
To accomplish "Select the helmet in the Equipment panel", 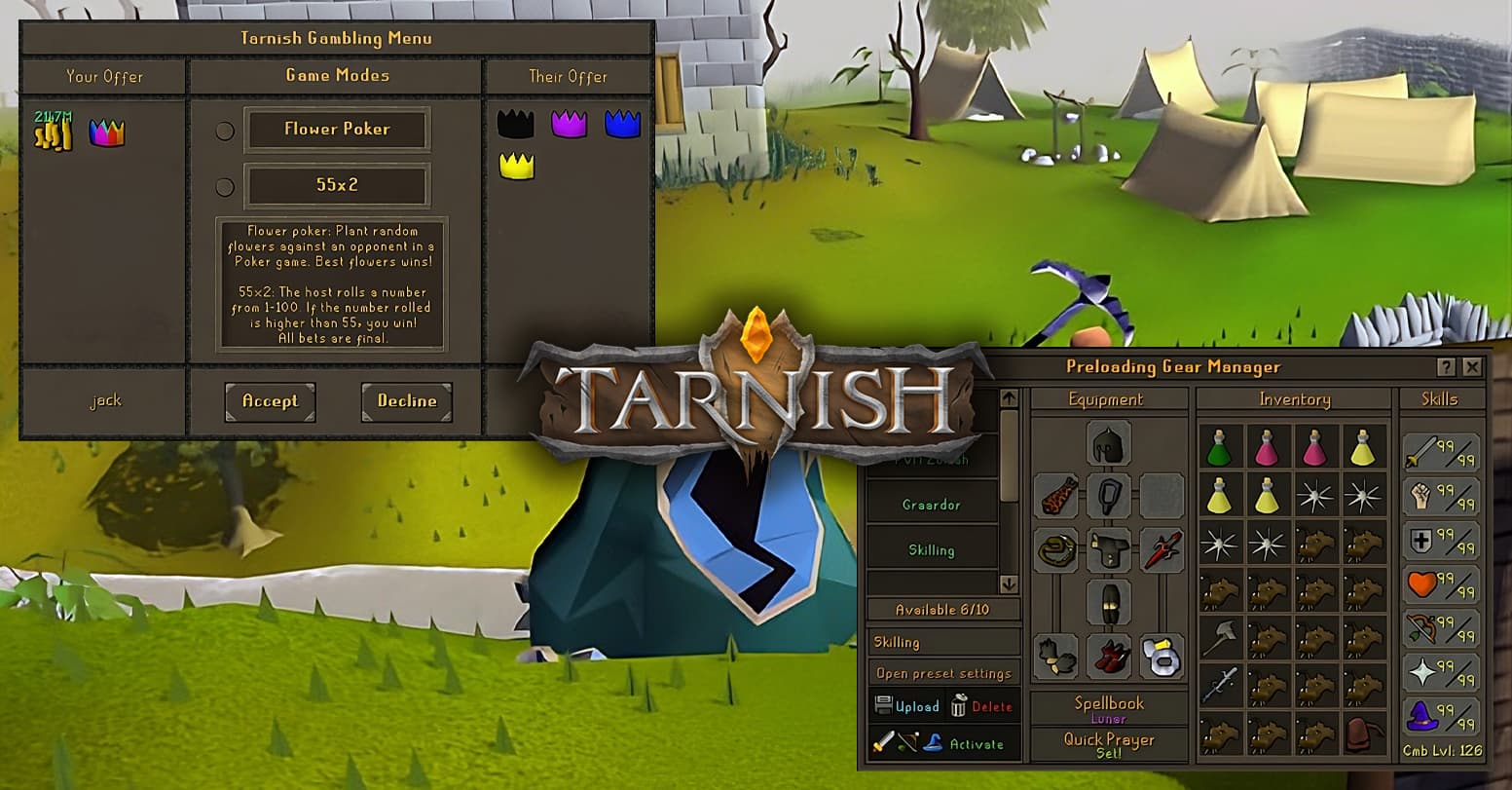I will [1107, 443].
